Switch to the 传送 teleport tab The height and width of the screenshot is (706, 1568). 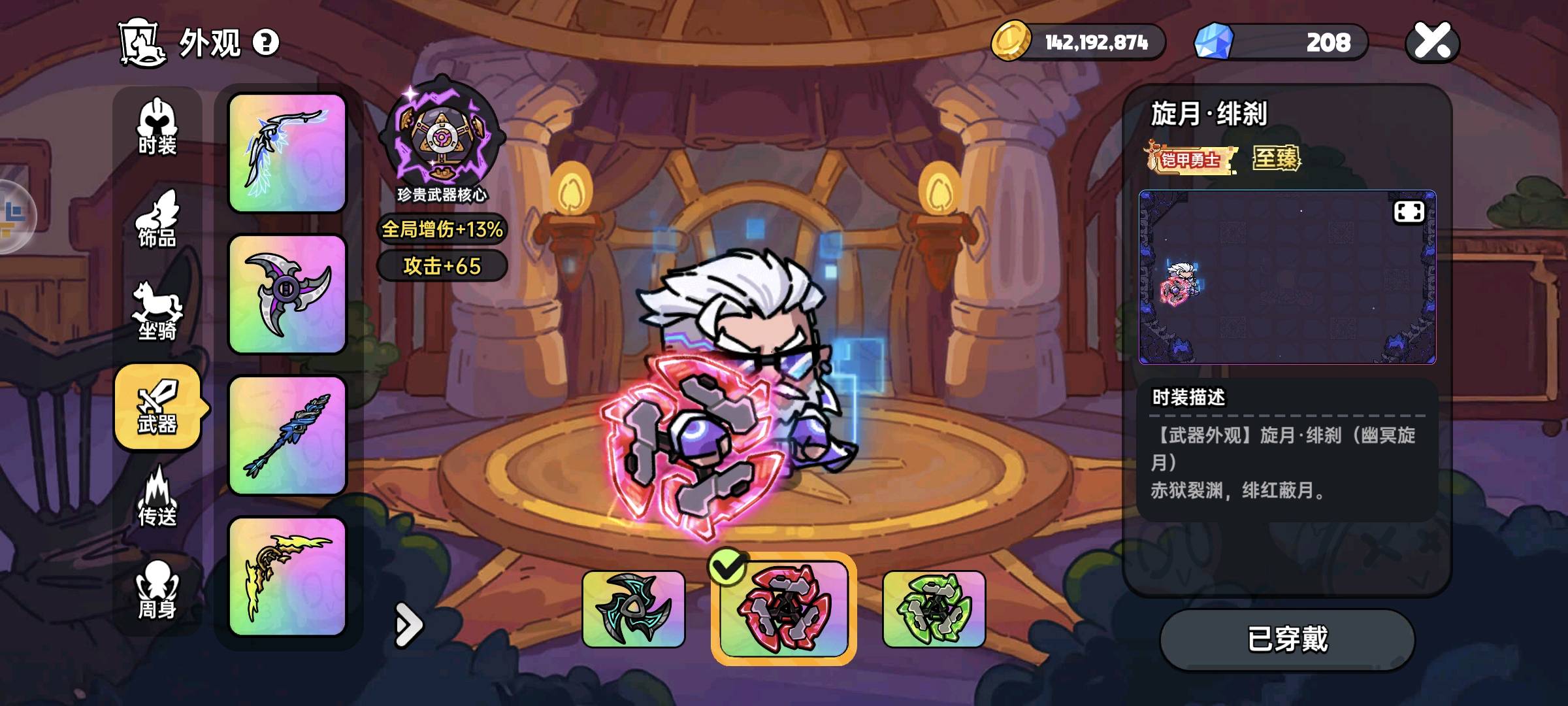(x=157, y=498)
